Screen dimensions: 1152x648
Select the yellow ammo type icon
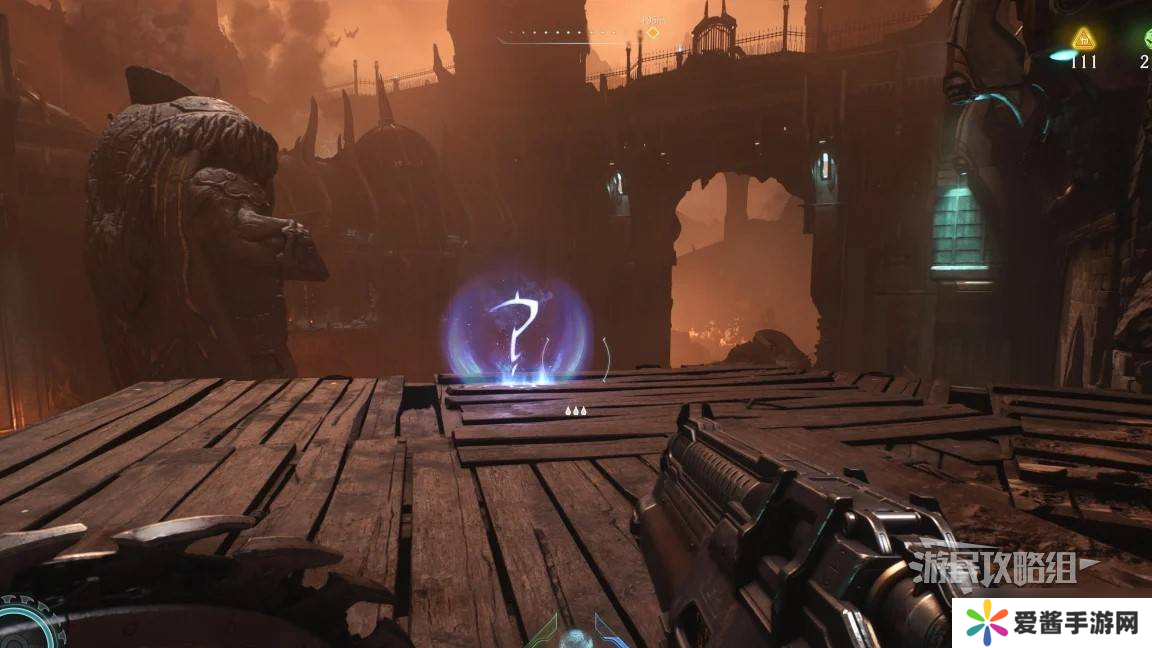tap(1083, 39)
